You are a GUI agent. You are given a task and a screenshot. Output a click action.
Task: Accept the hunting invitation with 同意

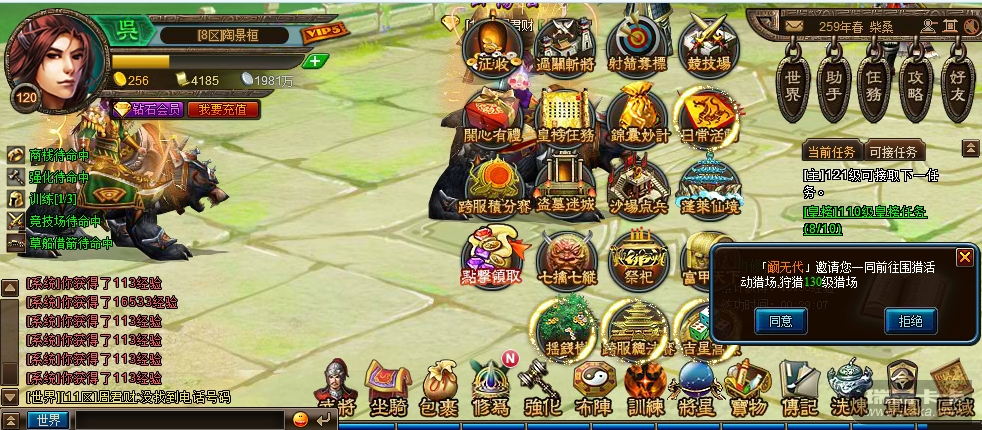[780, 321]
